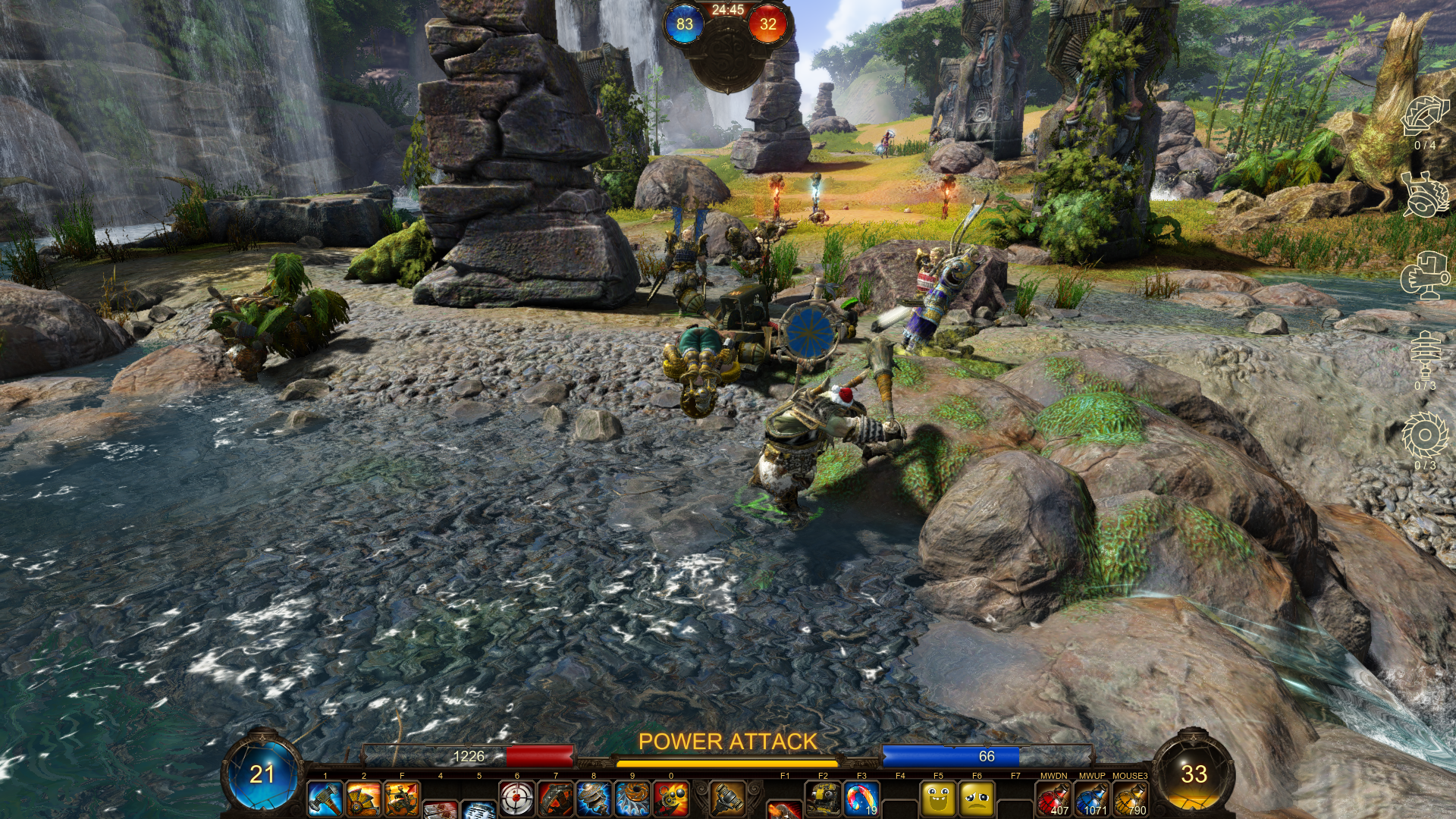
Task: Choose the gun turret deployable icon
Action: pos(1424,276)
